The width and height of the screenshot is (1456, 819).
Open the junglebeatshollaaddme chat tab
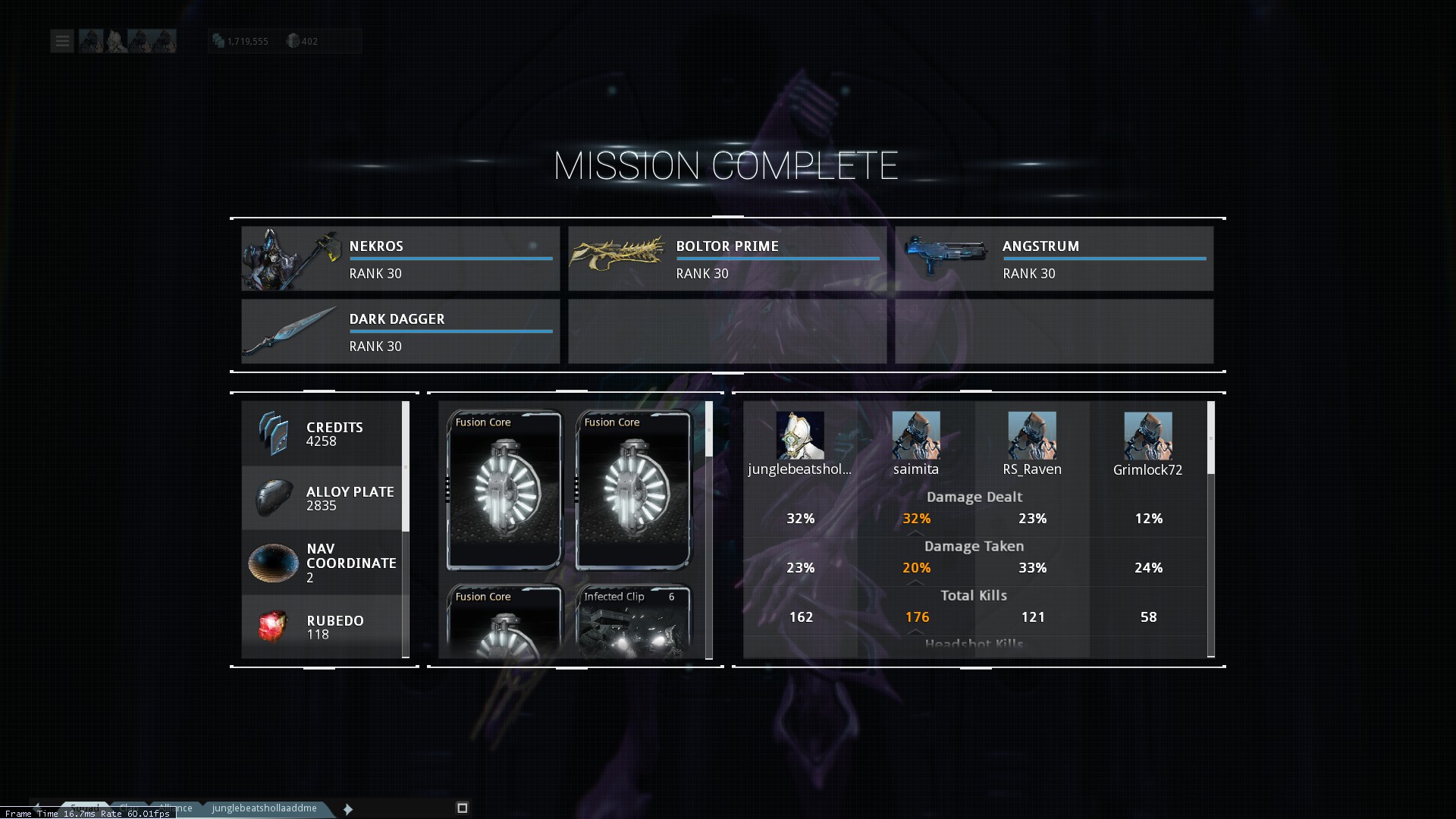tap(265, 808)
